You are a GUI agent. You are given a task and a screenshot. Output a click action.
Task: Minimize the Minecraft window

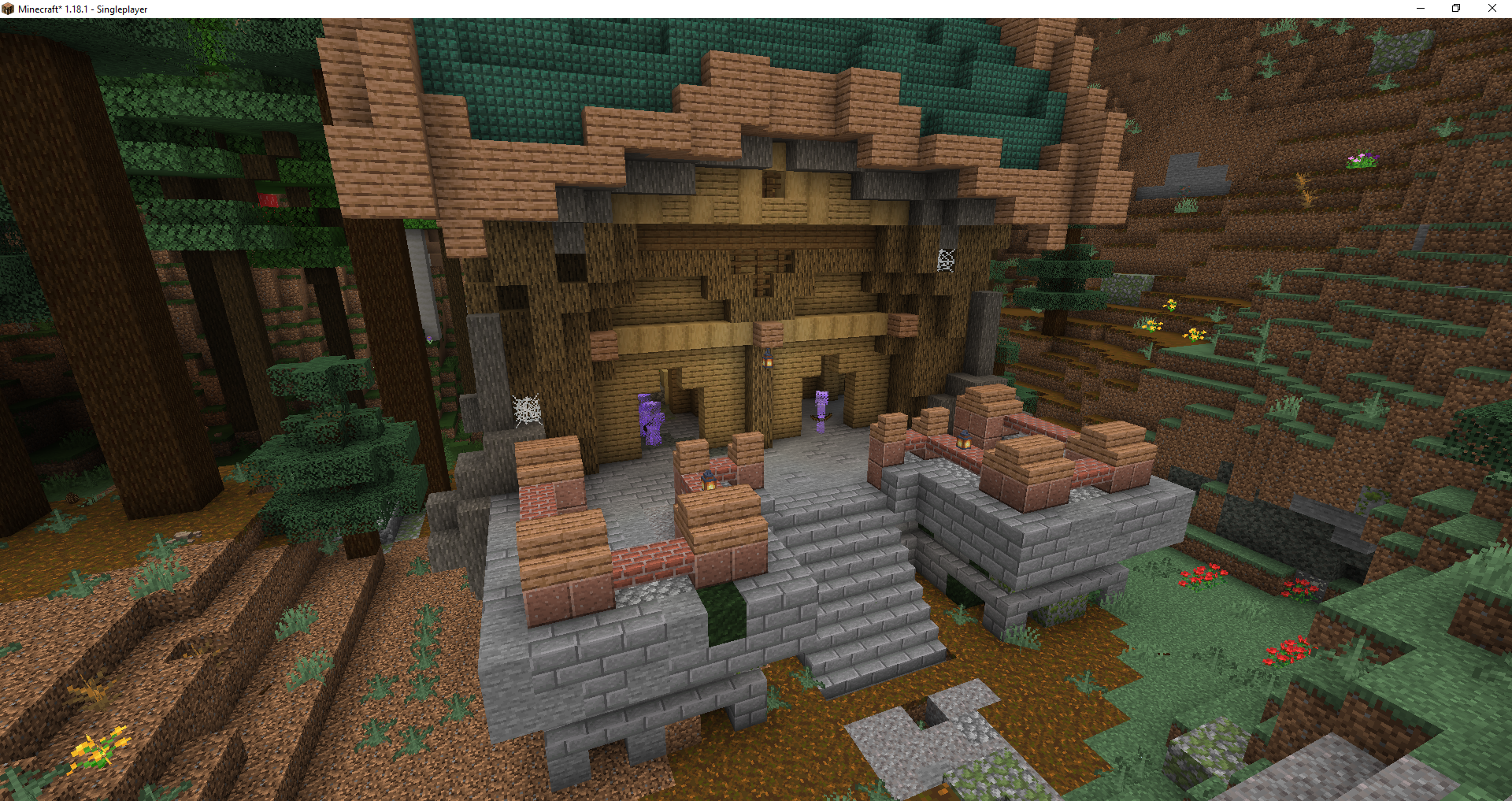(1420, 8)
